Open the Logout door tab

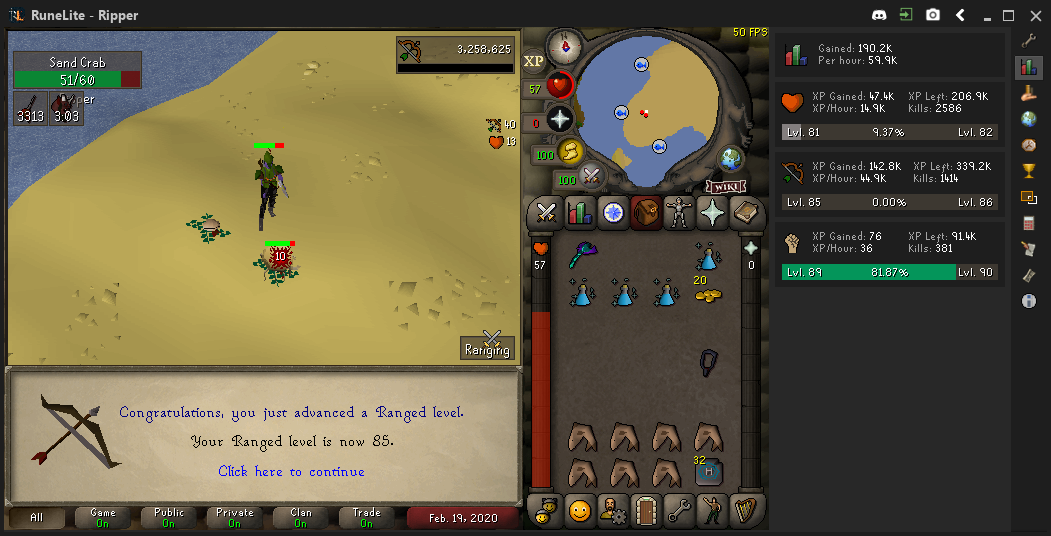pos(645,511)
